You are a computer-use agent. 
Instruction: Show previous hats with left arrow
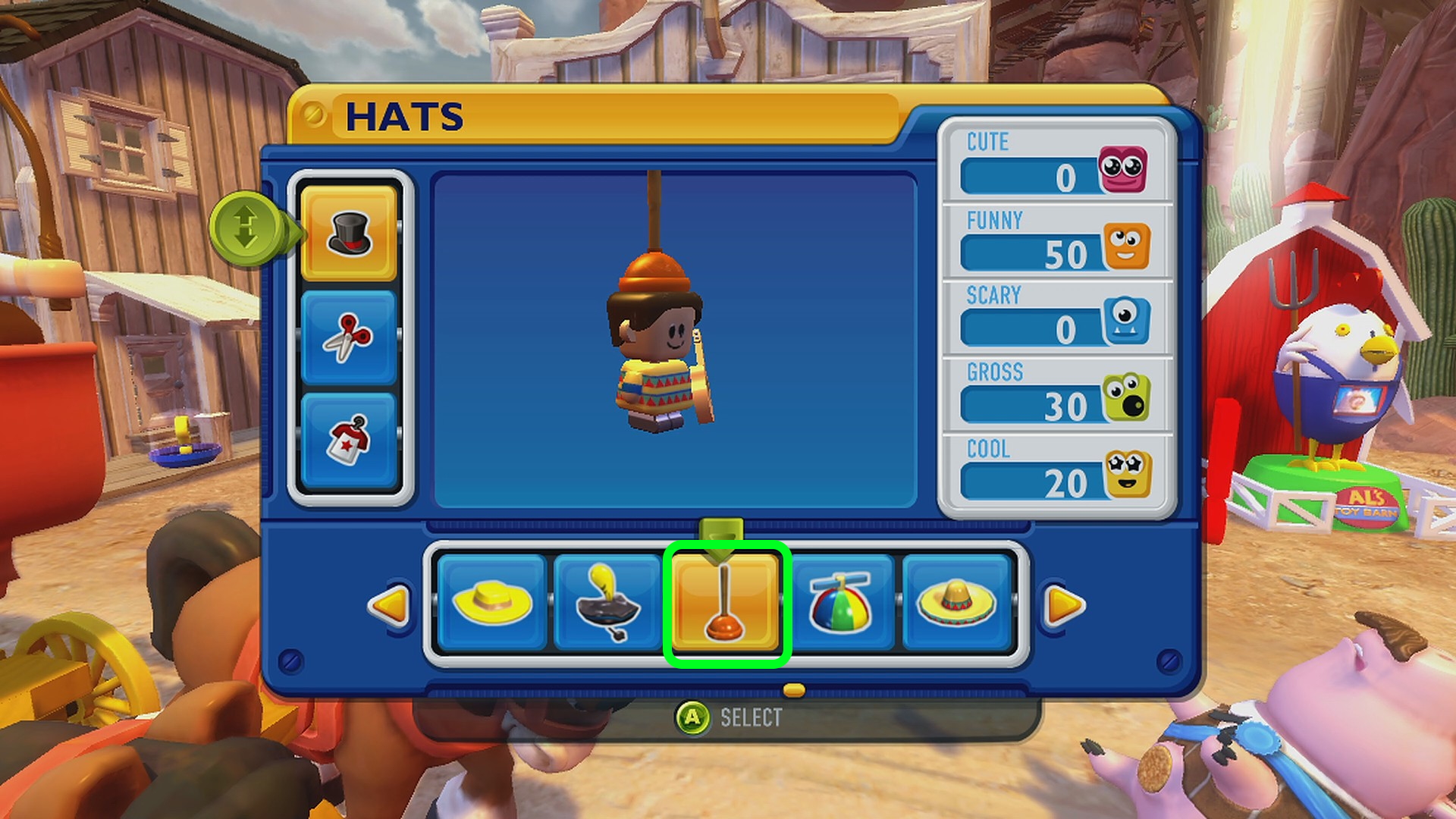coord(389,604)
